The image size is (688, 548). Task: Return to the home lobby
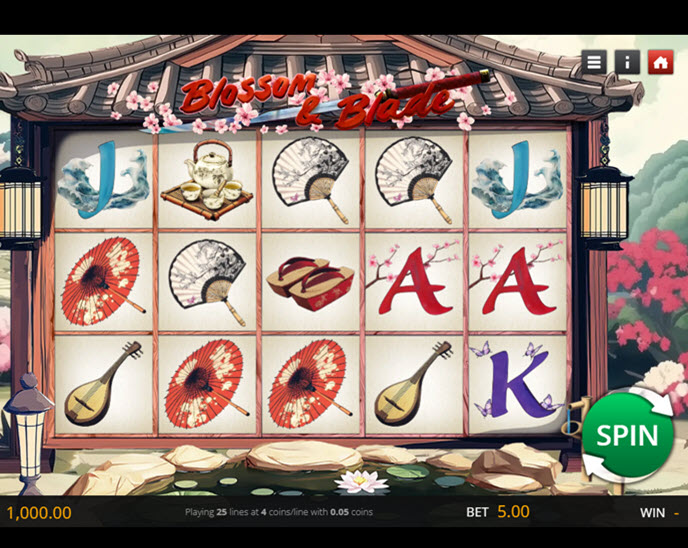point(659,62)
